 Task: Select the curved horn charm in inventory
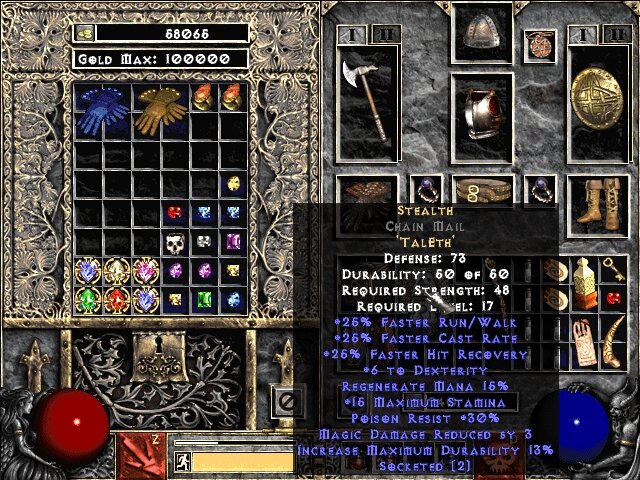pos(615,340)
